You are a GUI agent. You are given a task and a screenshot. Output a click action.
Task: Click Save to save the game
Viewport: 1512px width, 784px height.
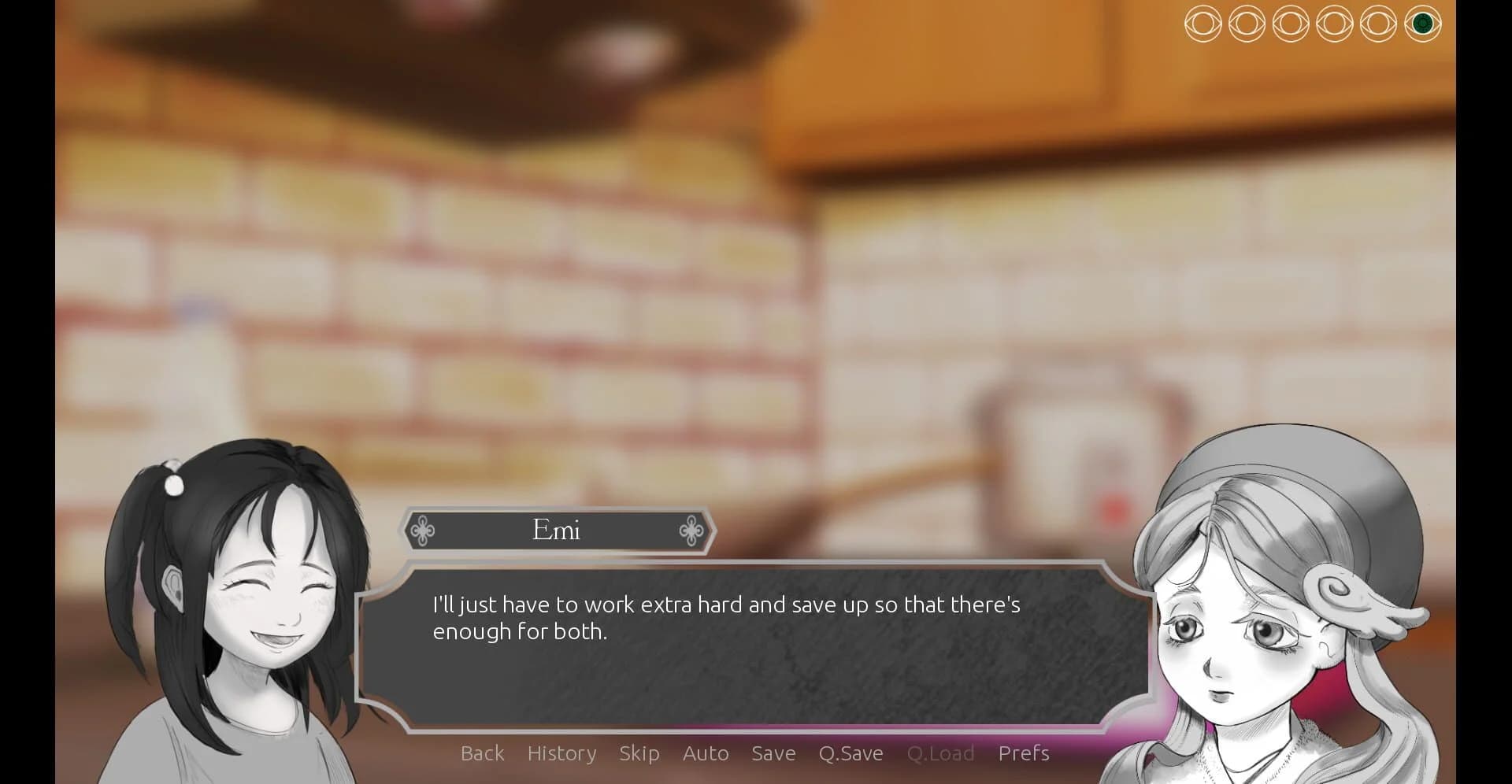click(773, 753)
